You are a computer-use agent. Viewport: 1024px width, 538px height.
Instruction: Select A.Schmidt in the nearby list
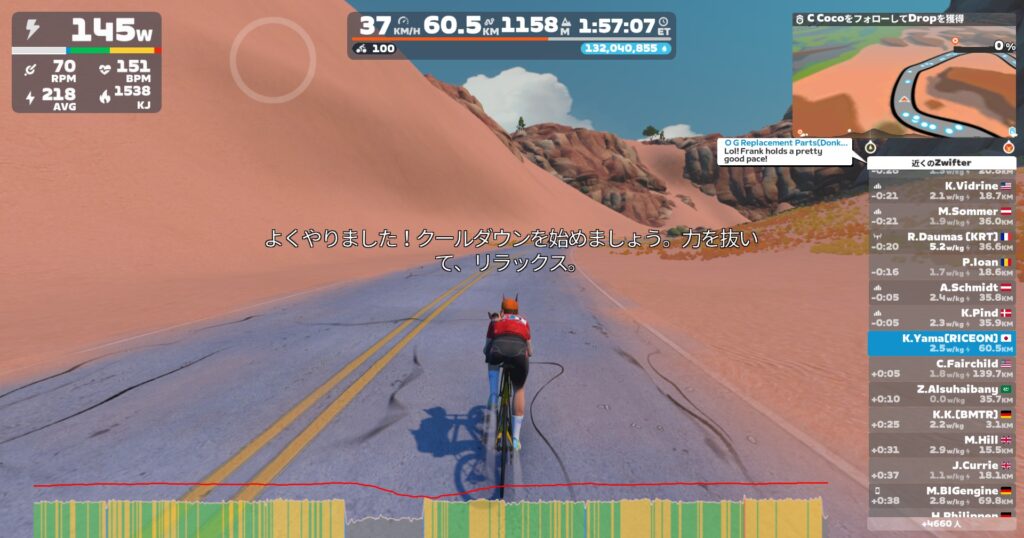click(x=941, y=292)
